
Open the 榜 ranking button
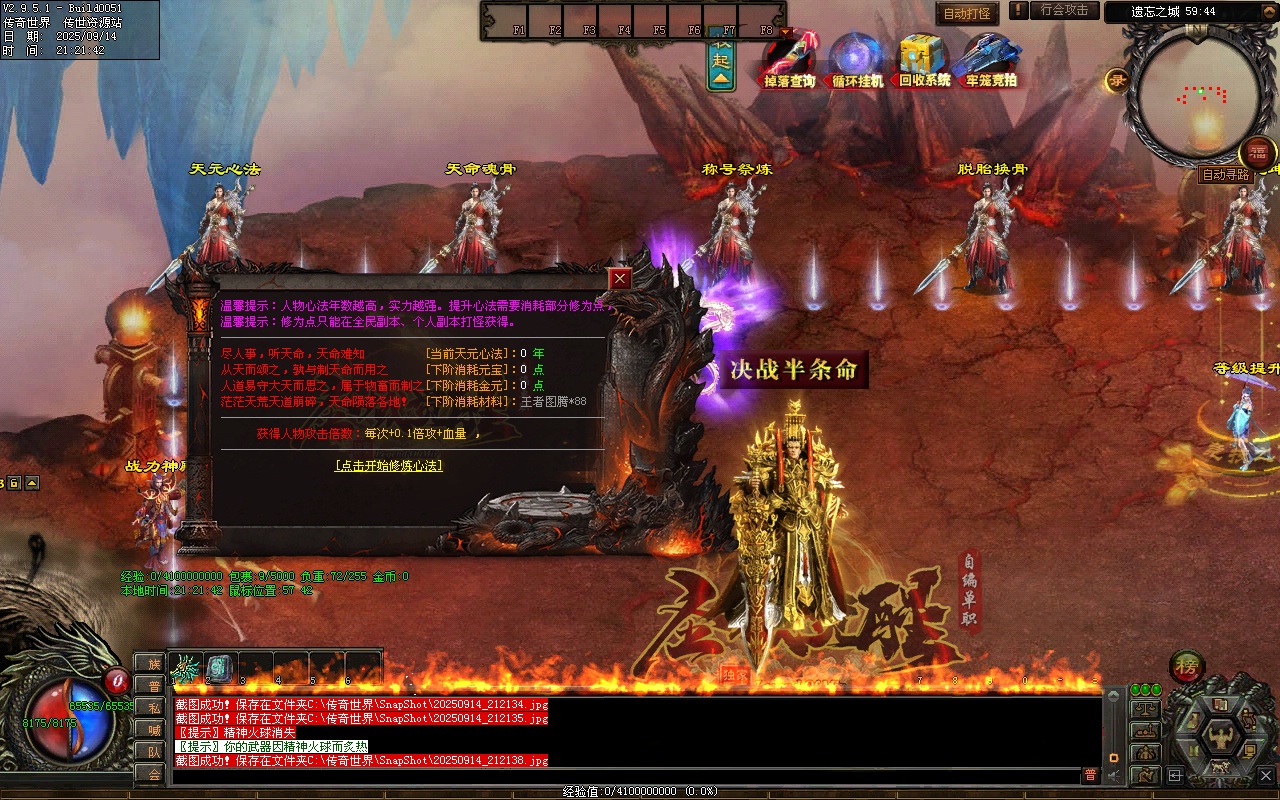(1187, 667)
